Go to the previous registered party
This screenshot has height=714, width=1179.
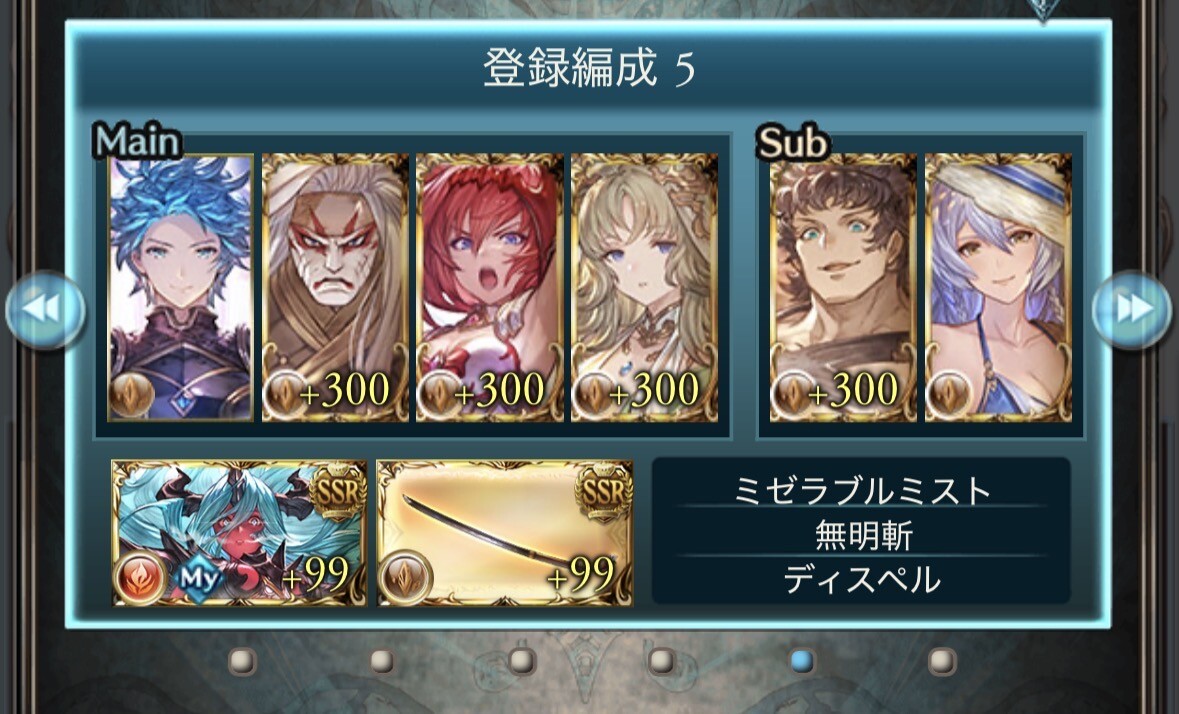(44, 310)
